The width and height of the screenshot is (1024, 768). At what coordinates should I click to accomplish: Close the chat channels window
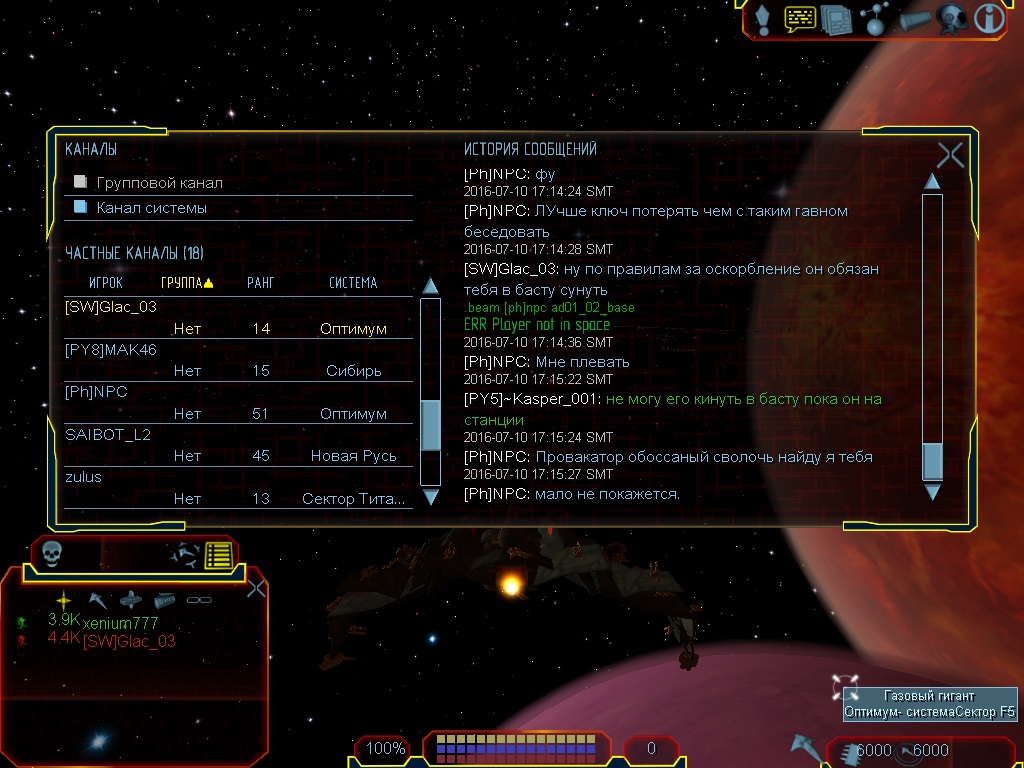tap(950, 155)
